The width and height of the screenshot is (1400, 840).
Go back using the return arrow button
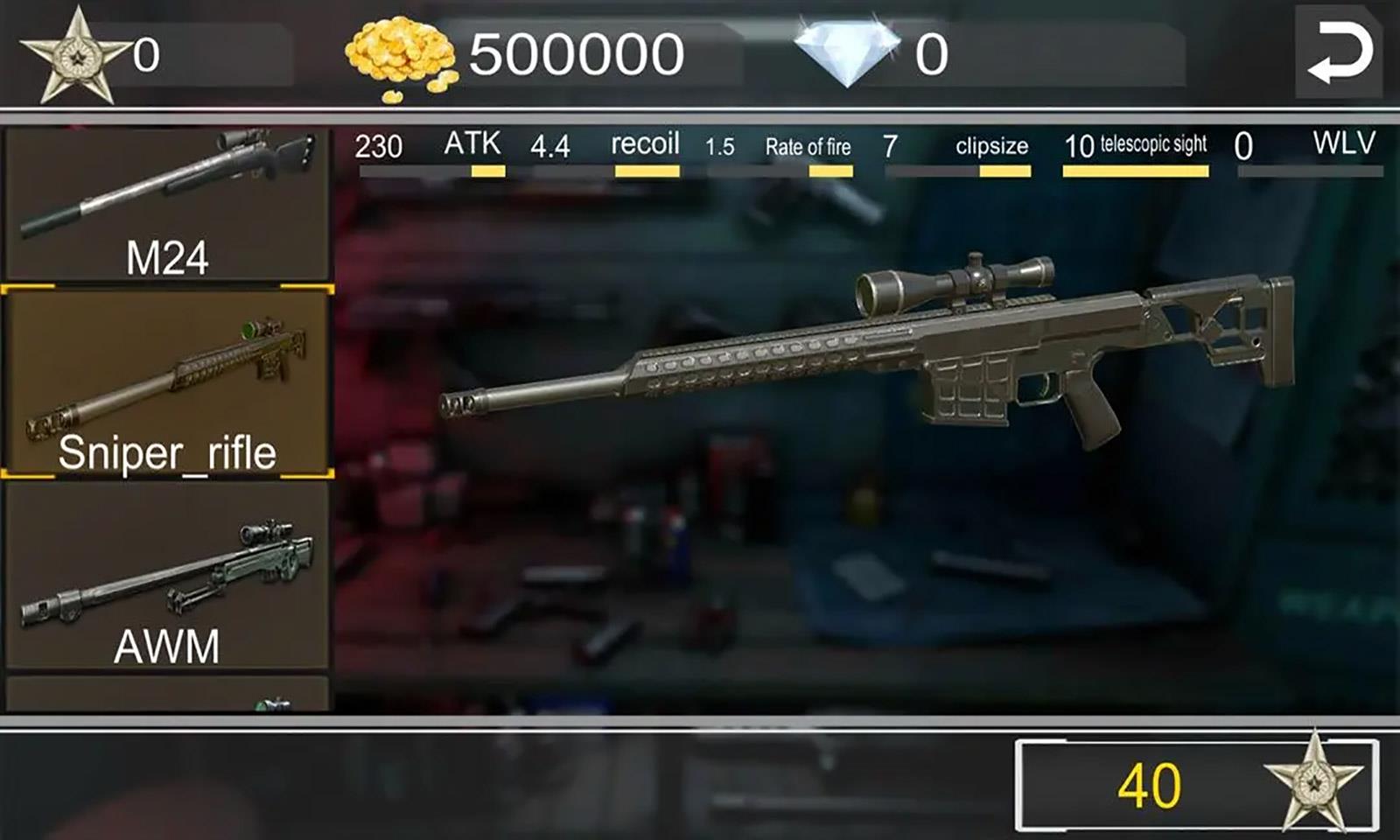click(x=1338, y=52)
